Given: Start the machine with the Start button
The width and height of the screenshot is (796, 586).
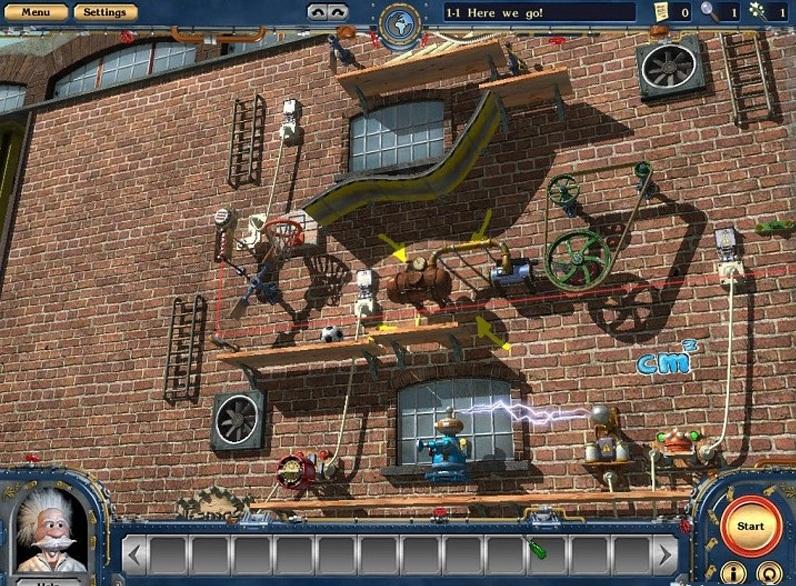Looking at the screenshot, I should [749, 525].
